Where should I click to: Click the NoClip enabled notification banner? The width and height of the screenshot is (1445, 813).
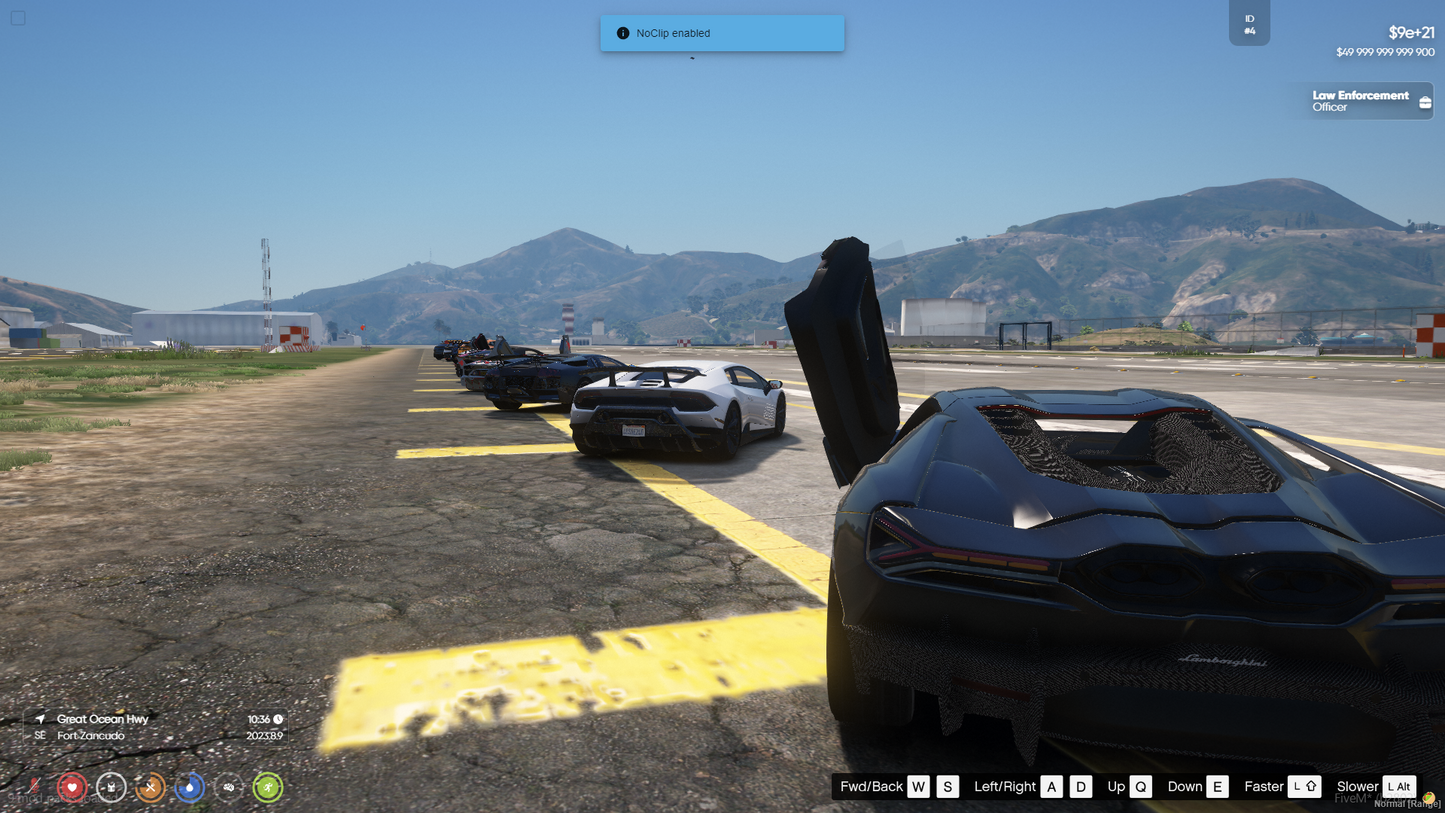click(721, 33)
